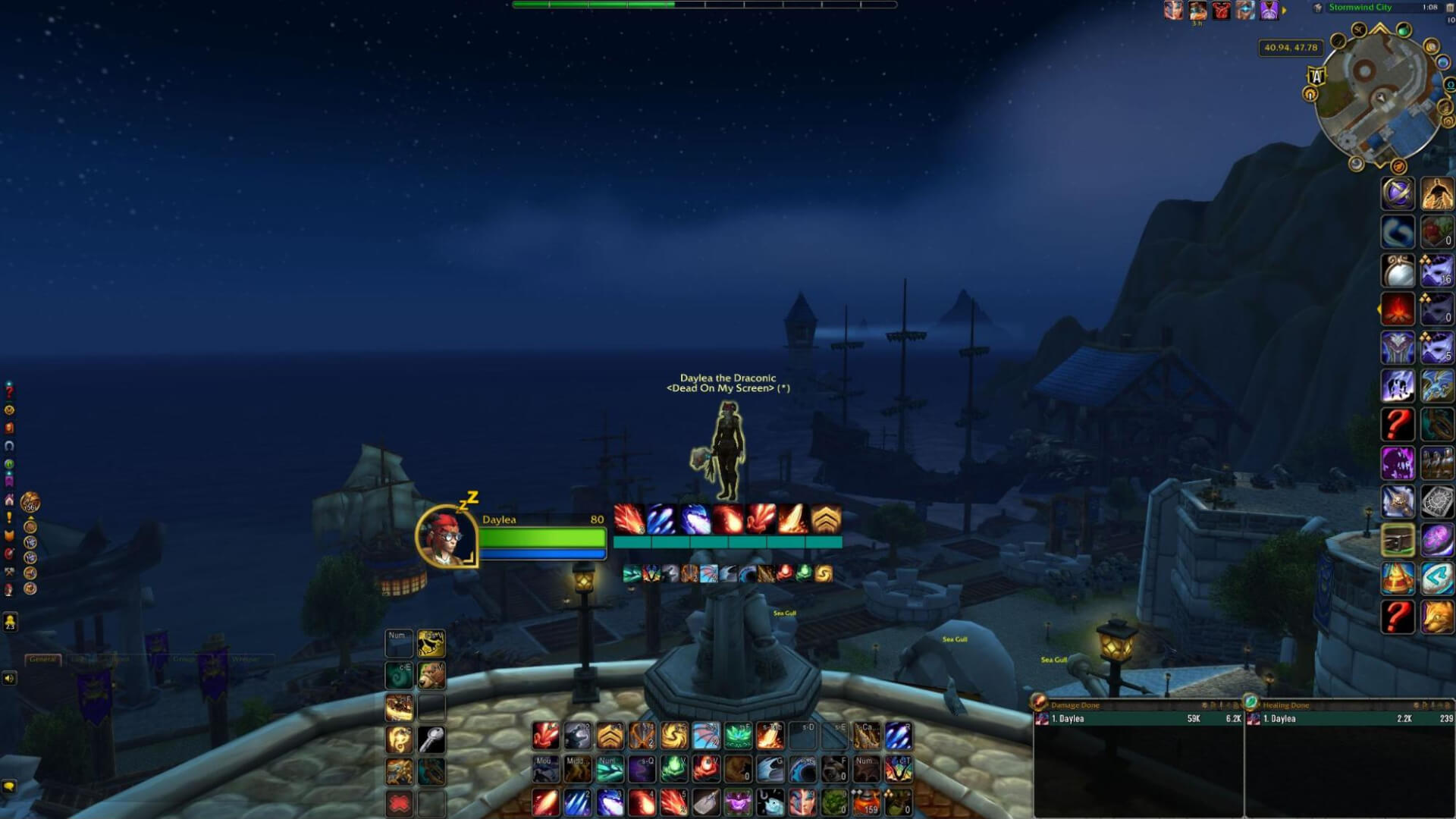Switch to the General chat tab
Image resolution: width=1456 pixels, height=819 pixels.
tap(44, 660)
